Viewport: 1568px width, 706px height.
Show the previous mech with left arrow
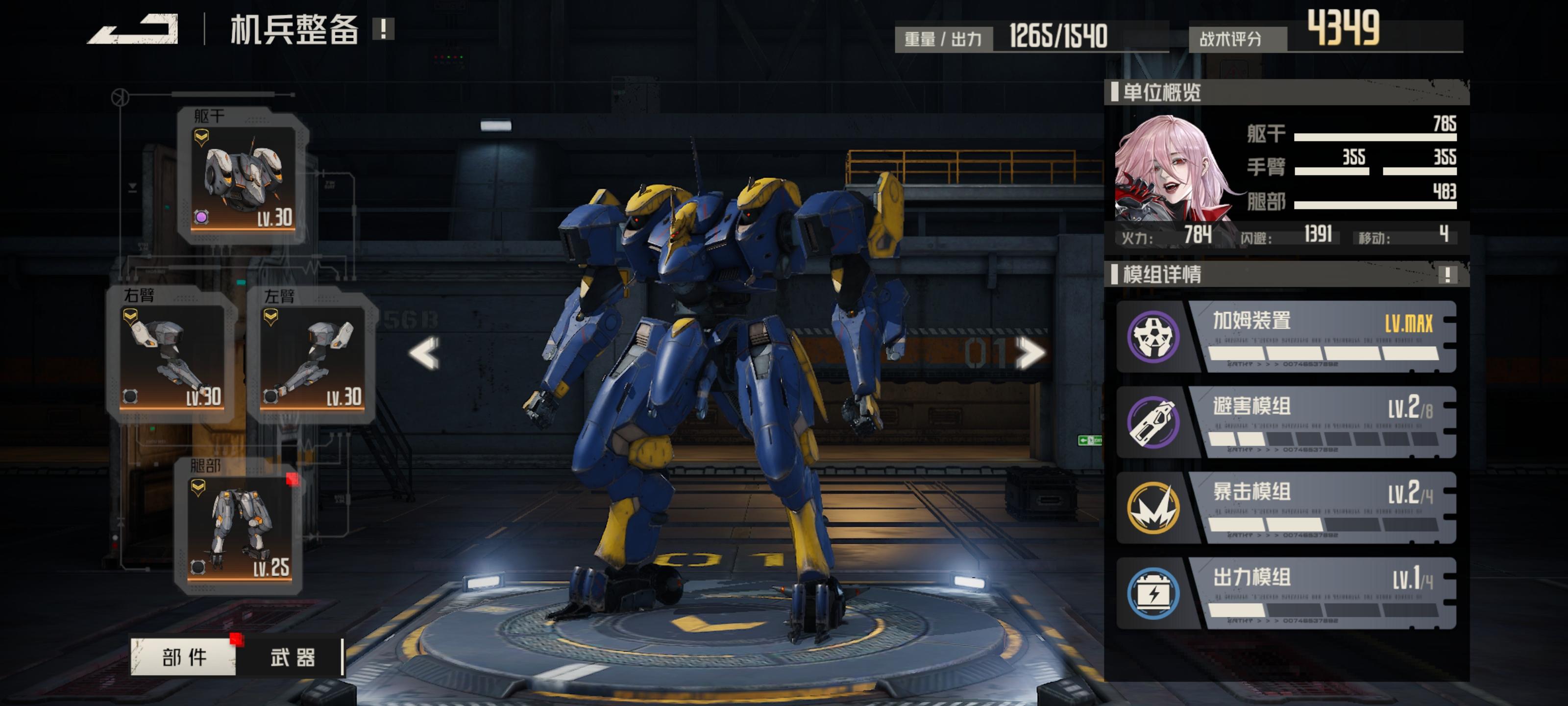click(424, 353)
